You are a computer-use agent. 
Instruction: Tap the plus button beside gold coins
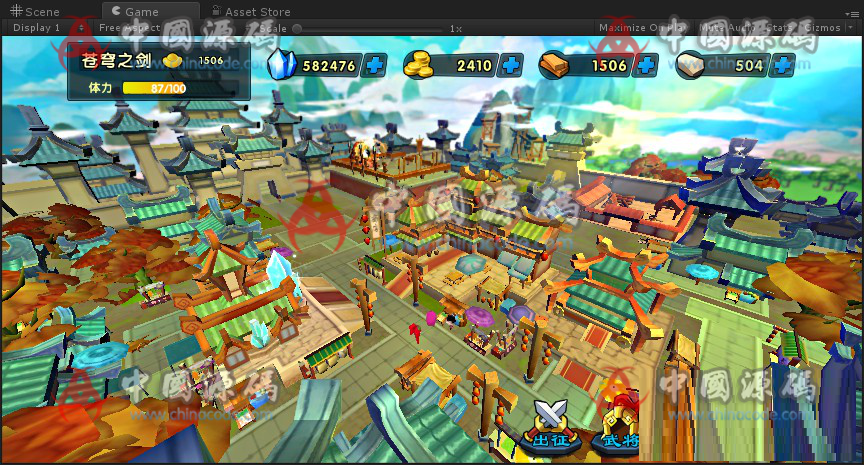[x=511, y=66]
